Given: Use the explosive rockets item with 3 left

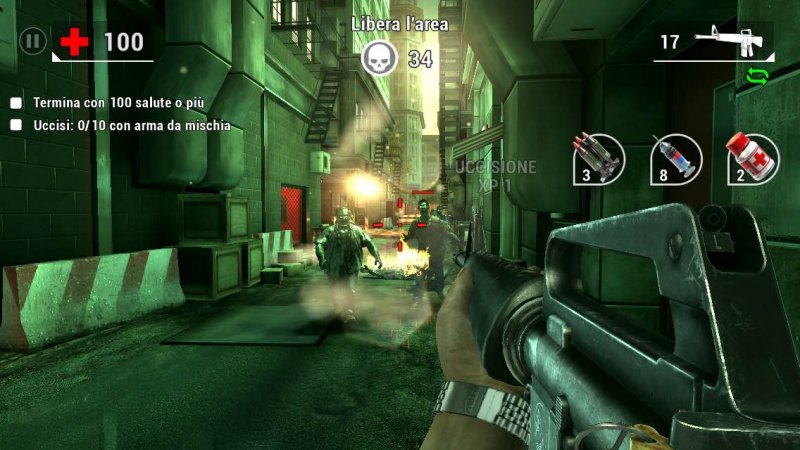Looking at the screenshot, I should [x=598, y=158].
